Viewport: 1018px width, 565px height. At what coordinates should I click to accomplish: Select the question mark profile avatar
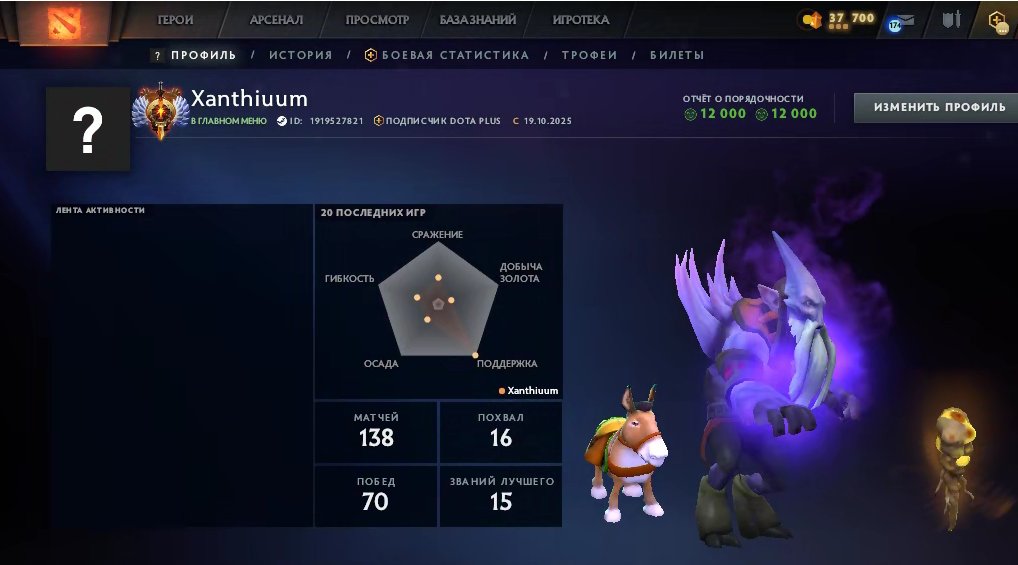pos(88,129)
